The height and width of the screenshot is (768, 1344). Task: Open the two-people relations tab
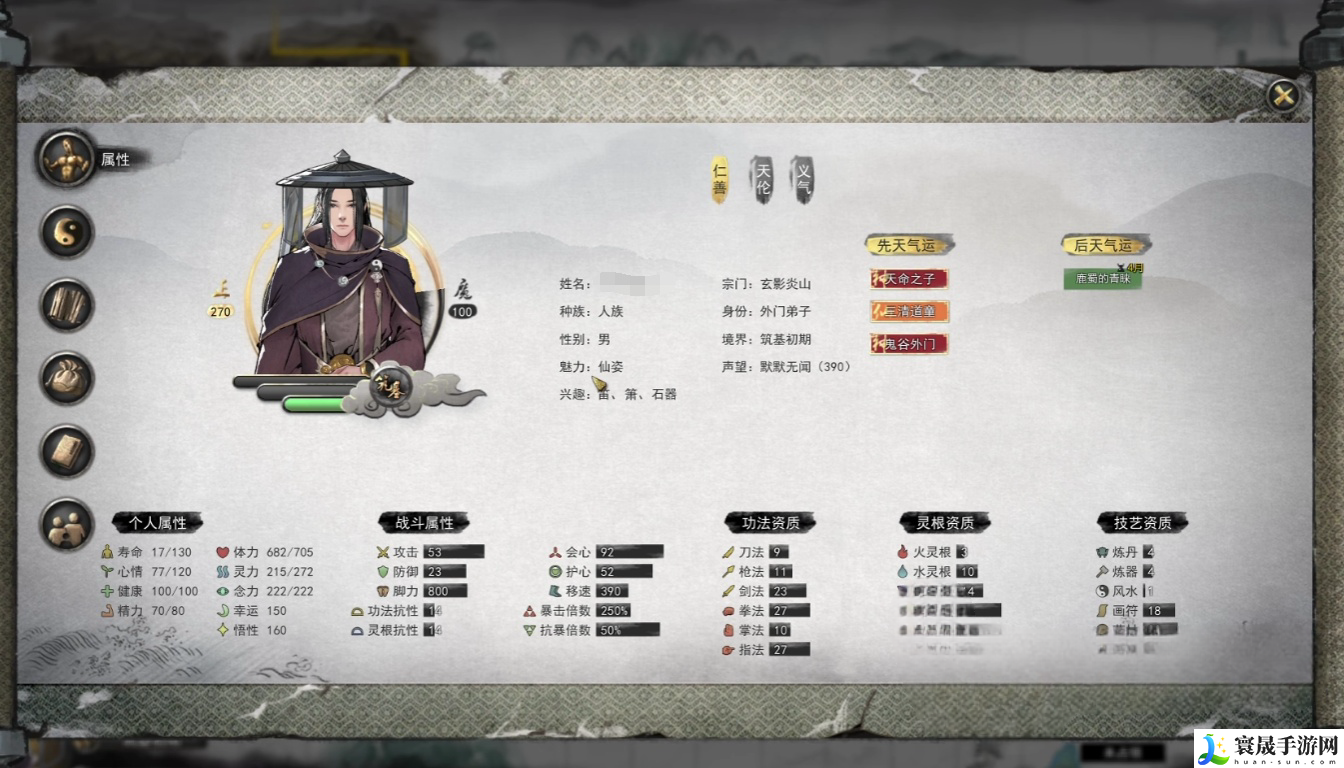pos(67,525)
